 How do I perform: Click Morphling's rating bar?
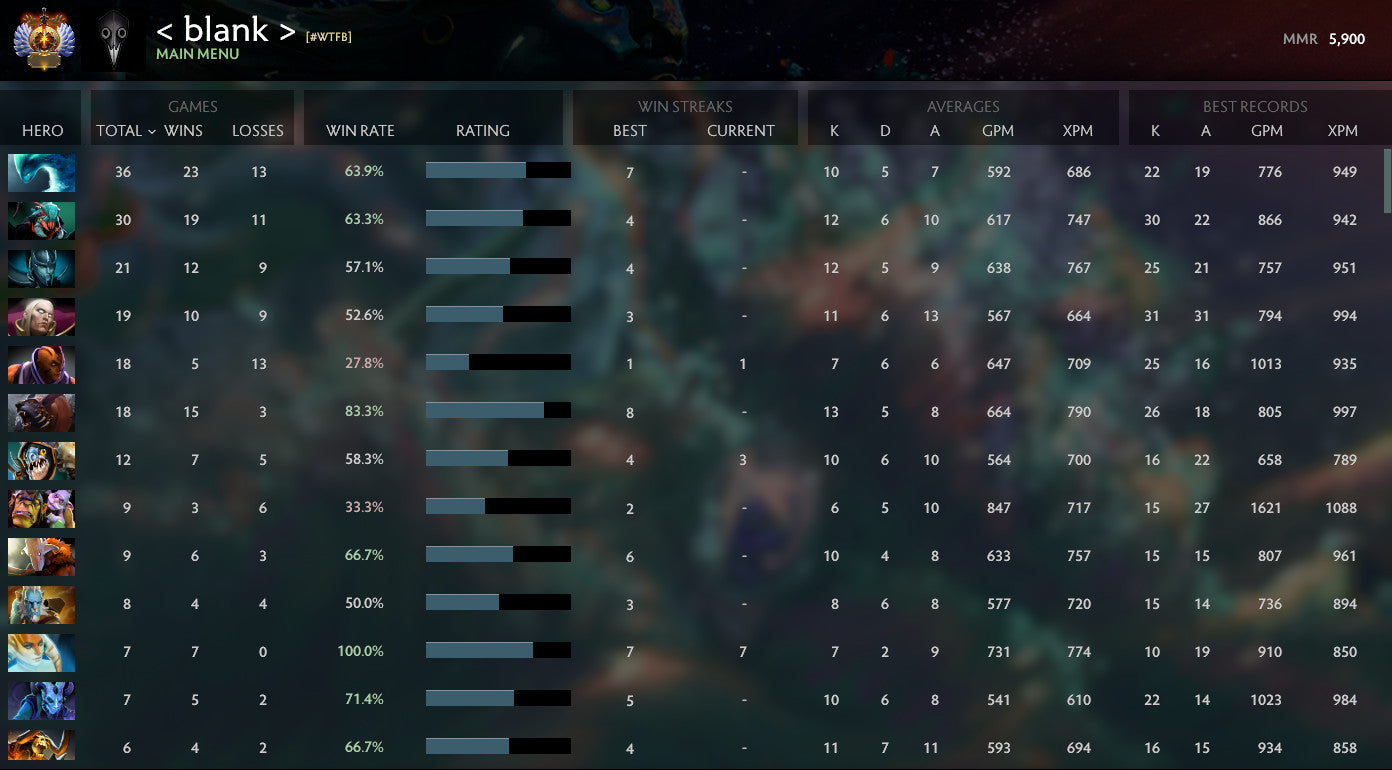pyautogui.click(x=499, y=170)
